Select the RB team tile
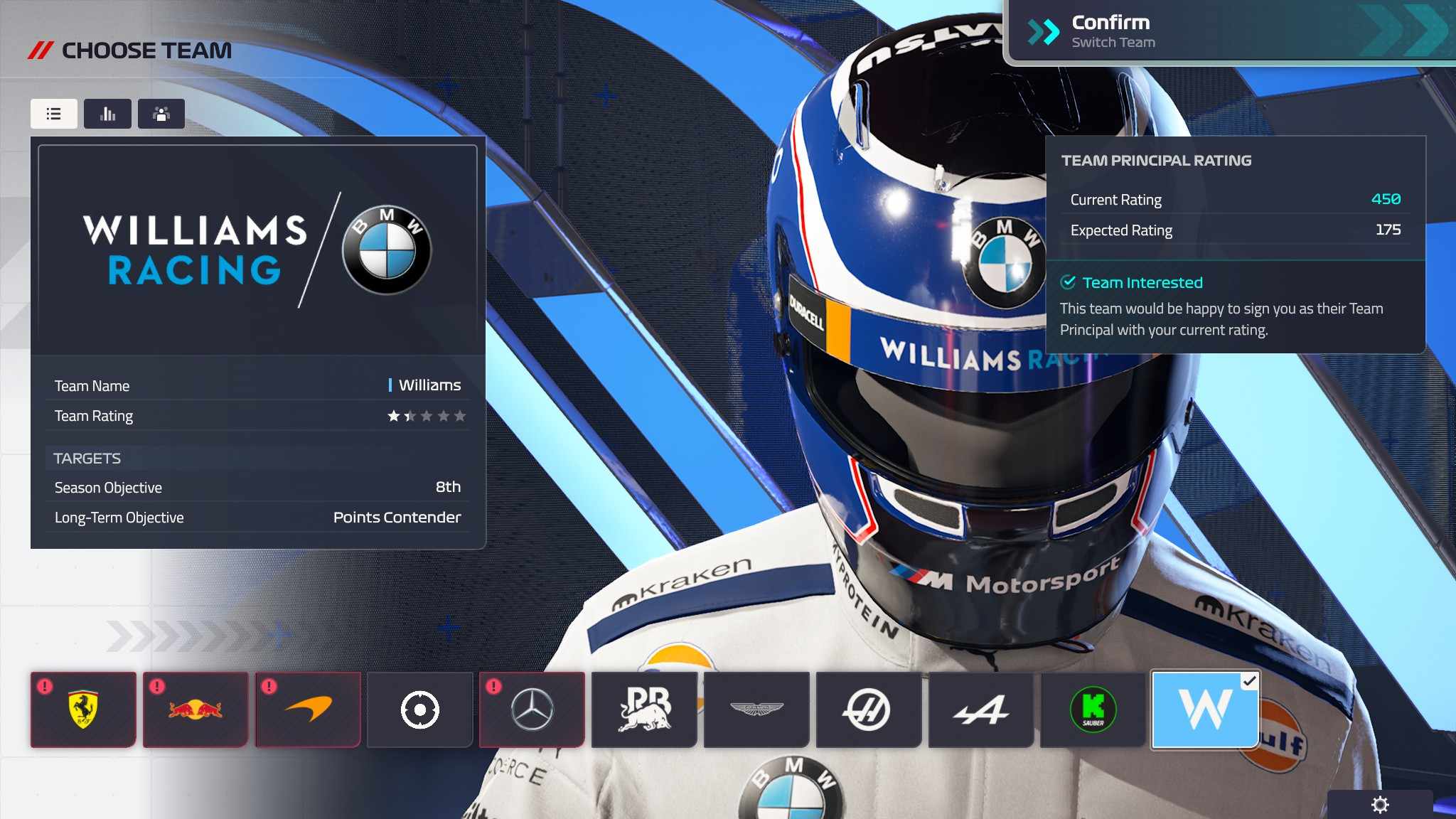The width and height of the screenshot is (1456, 819). coord(644,710)
